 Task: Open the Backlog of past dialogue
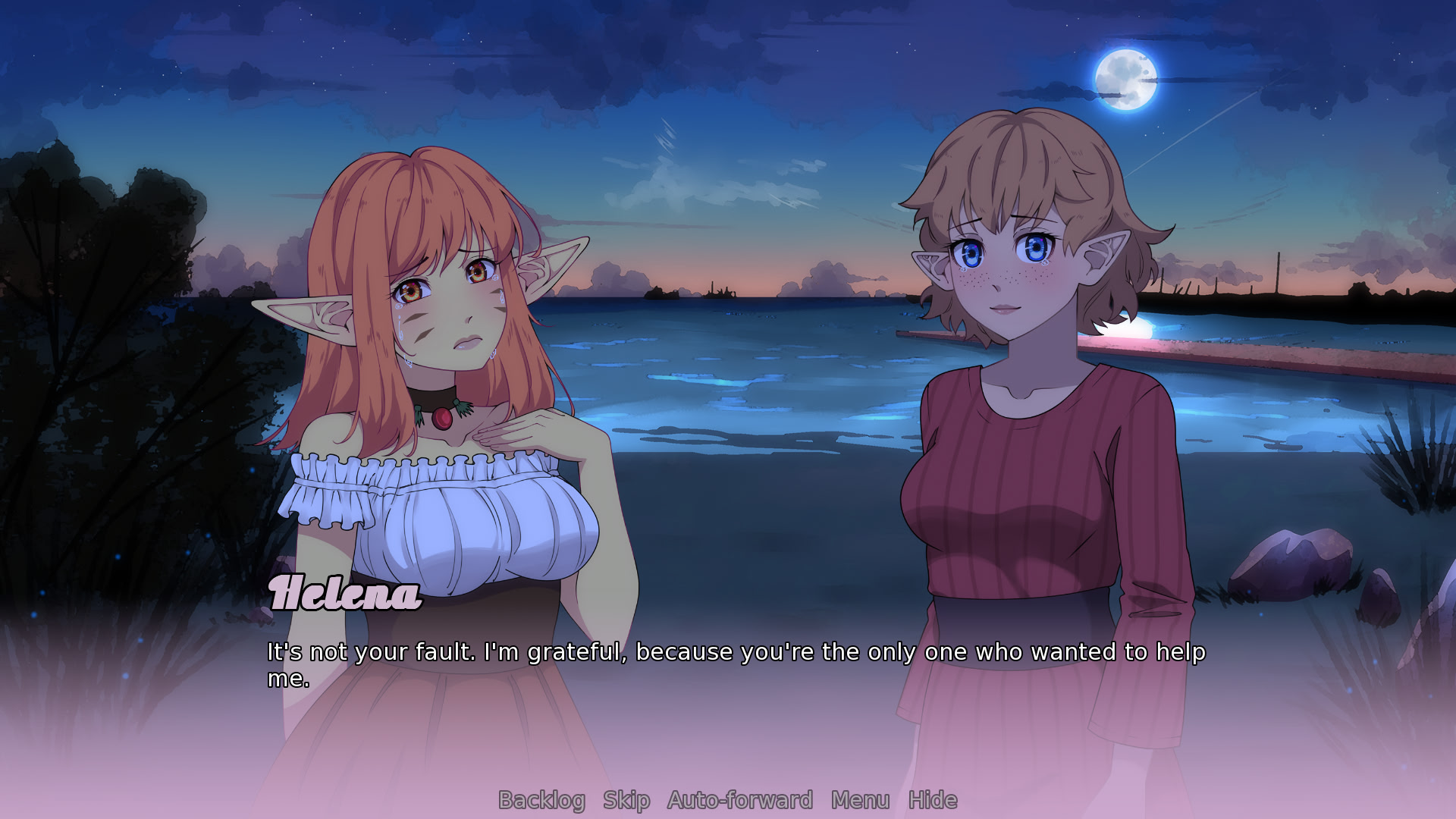(541, 800)
